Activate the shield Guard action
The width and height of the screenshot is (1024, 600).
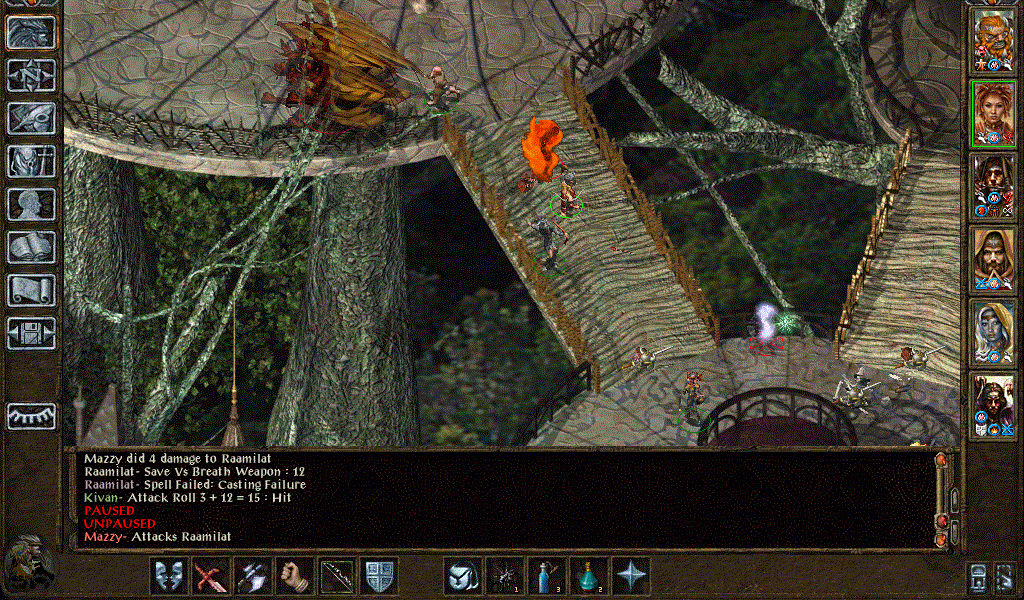pyautogui.click(x=379, y=576)
